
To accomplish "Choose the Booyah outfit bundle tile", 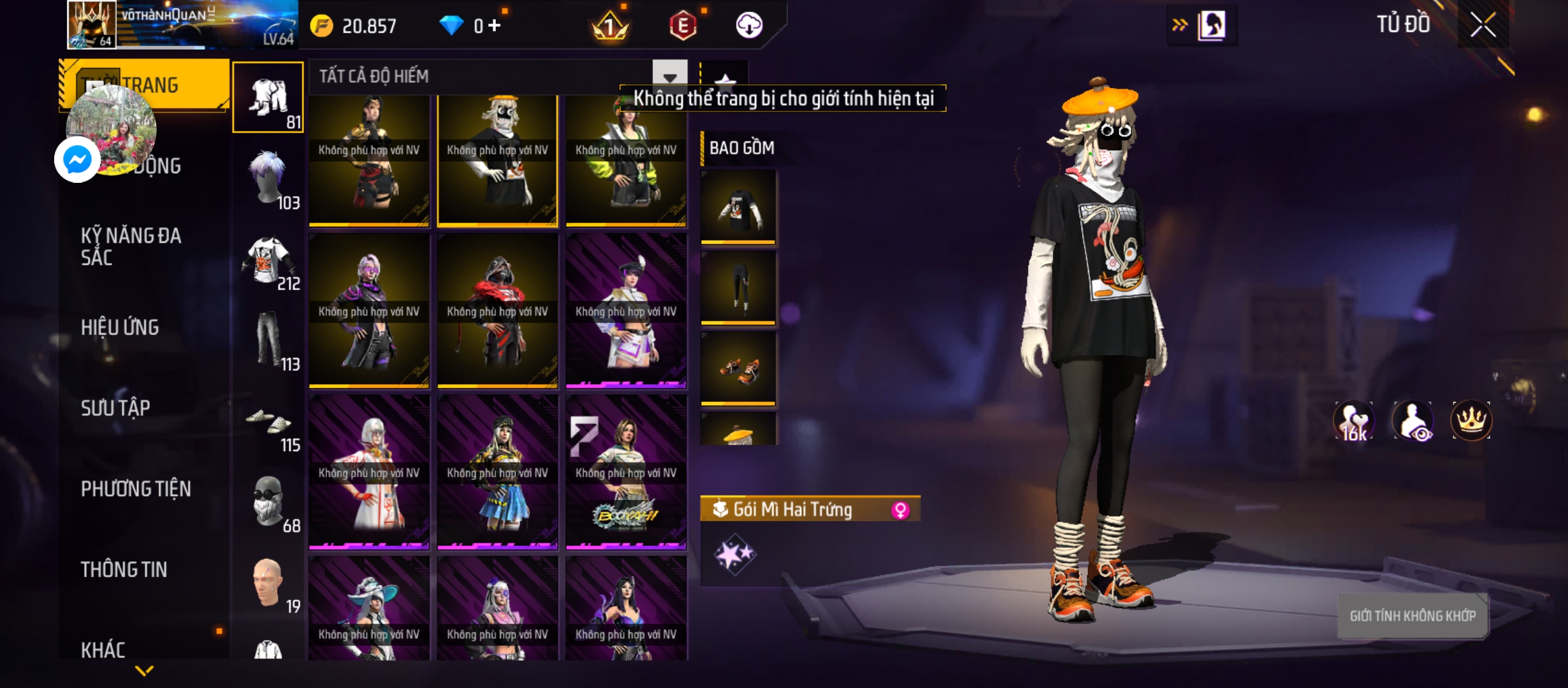I will coord(626,472).
